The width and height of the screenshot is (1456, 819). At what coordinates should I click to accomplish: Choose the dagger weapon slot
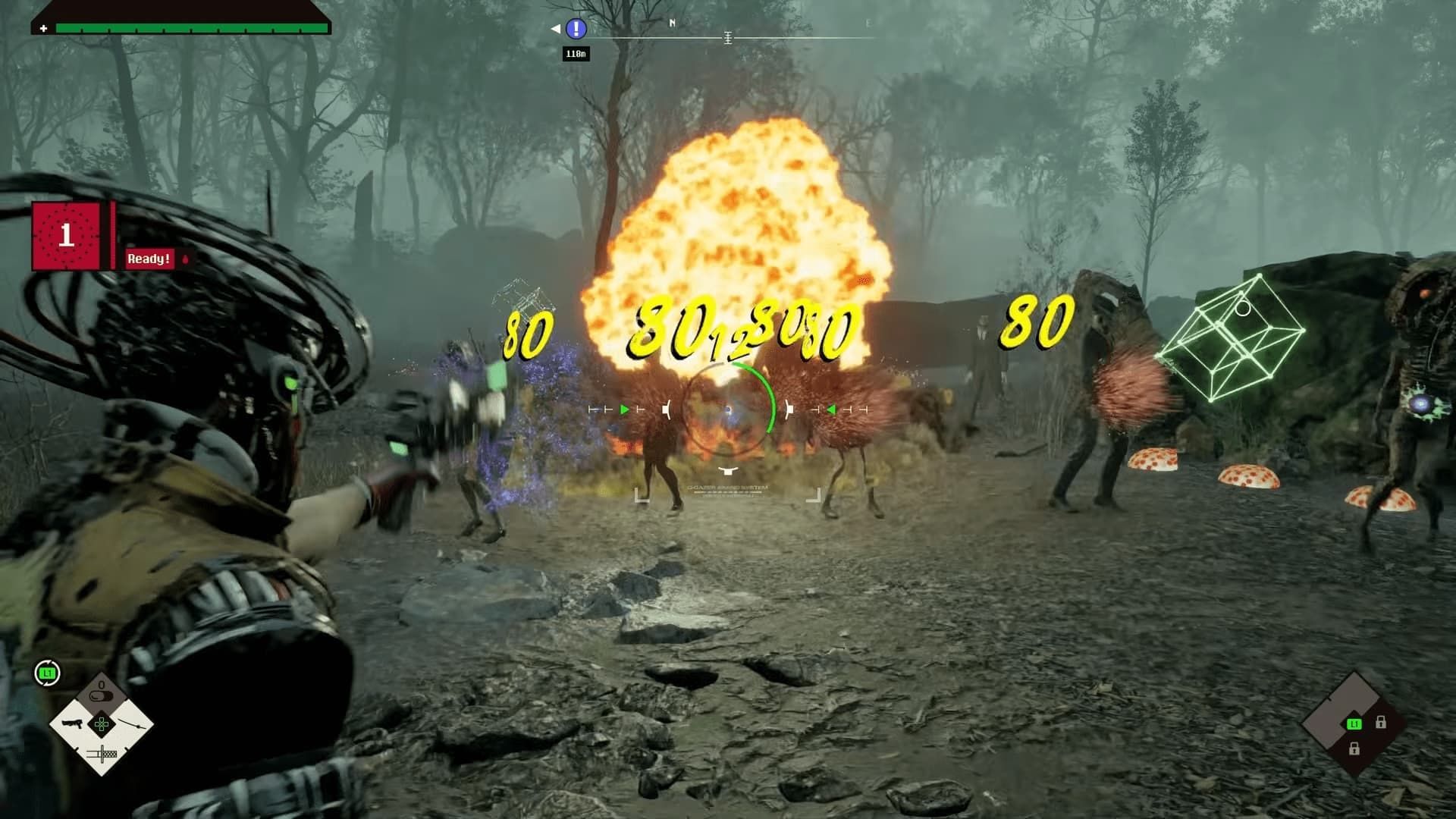click(x=102, y=754)
